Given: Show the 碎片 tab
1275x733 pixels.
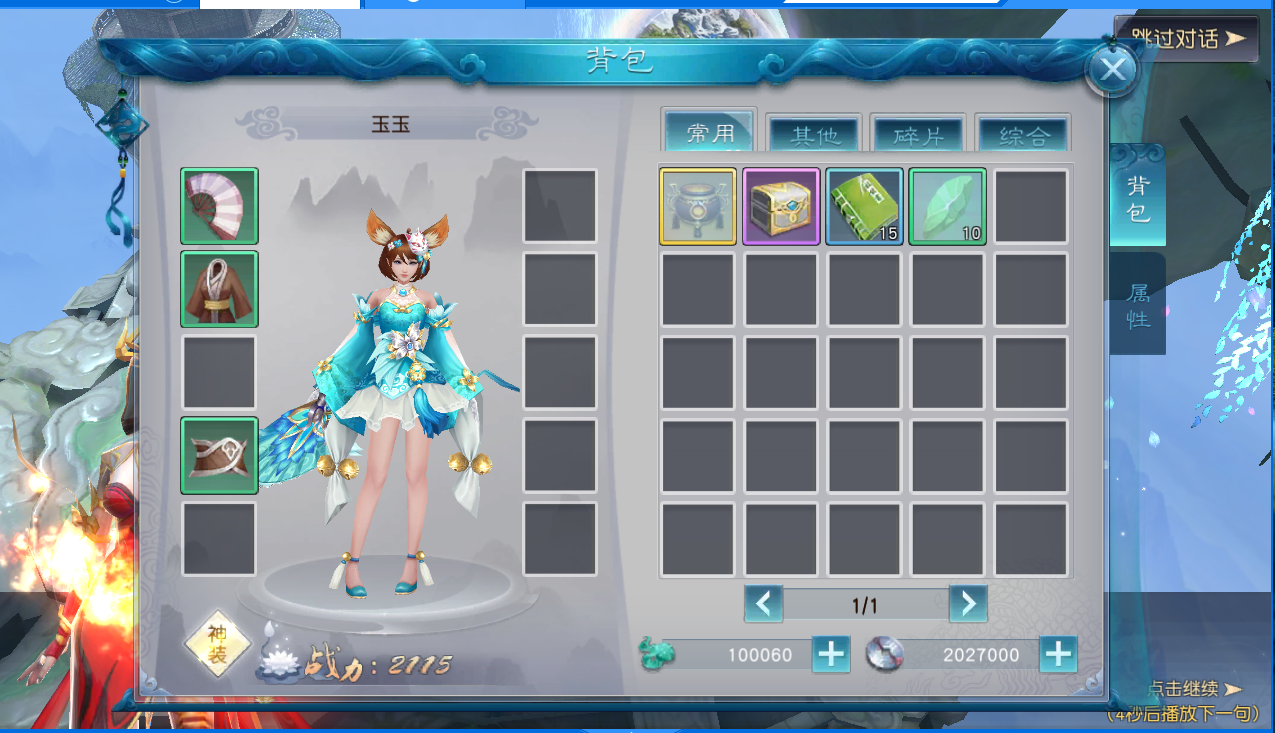Looking at the screenshot, I should (918, 135).
